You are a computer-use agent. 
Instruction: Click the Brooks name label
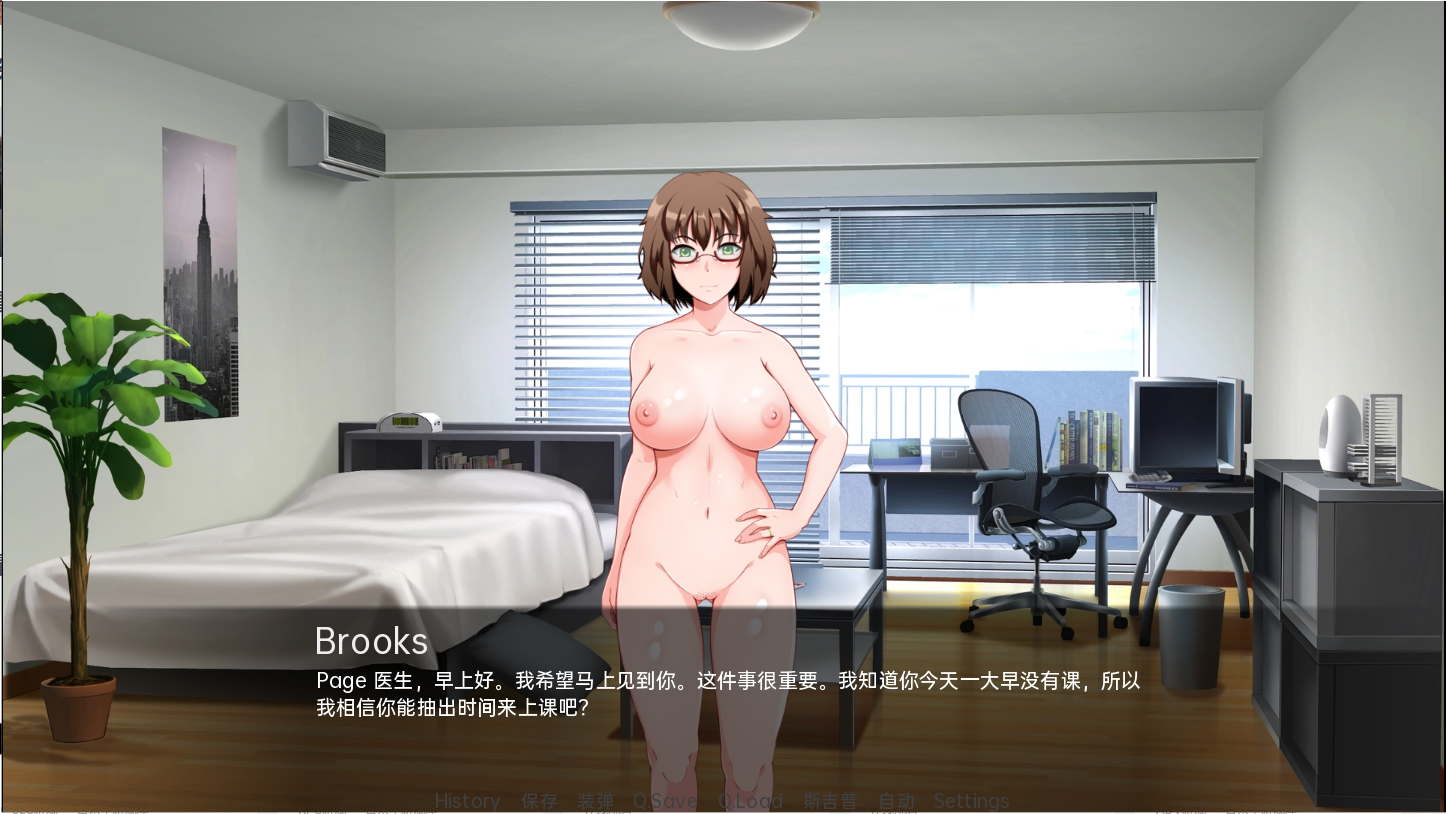click(x=370, y=641)
